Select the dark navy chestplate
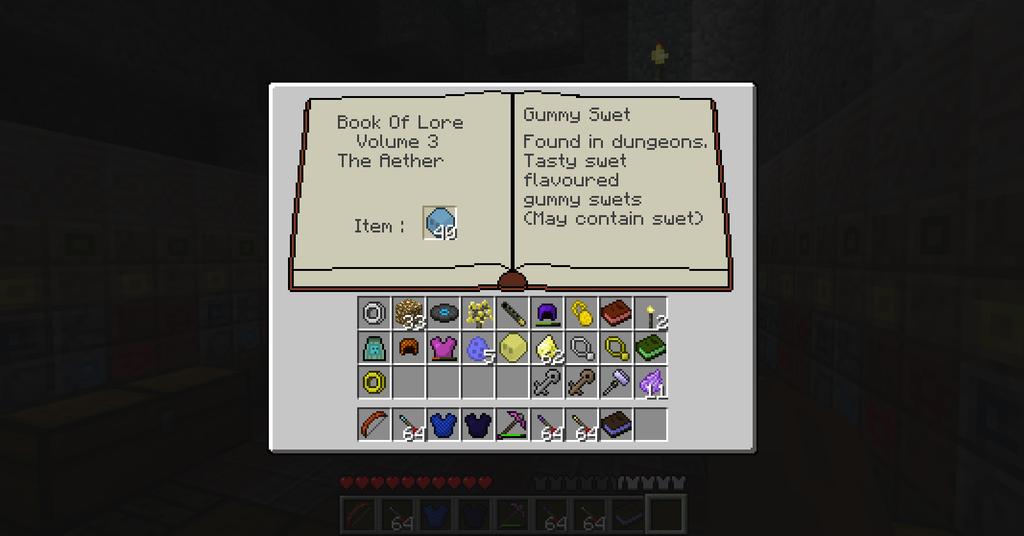This screenshot has height=536, width=1024. 477,424
